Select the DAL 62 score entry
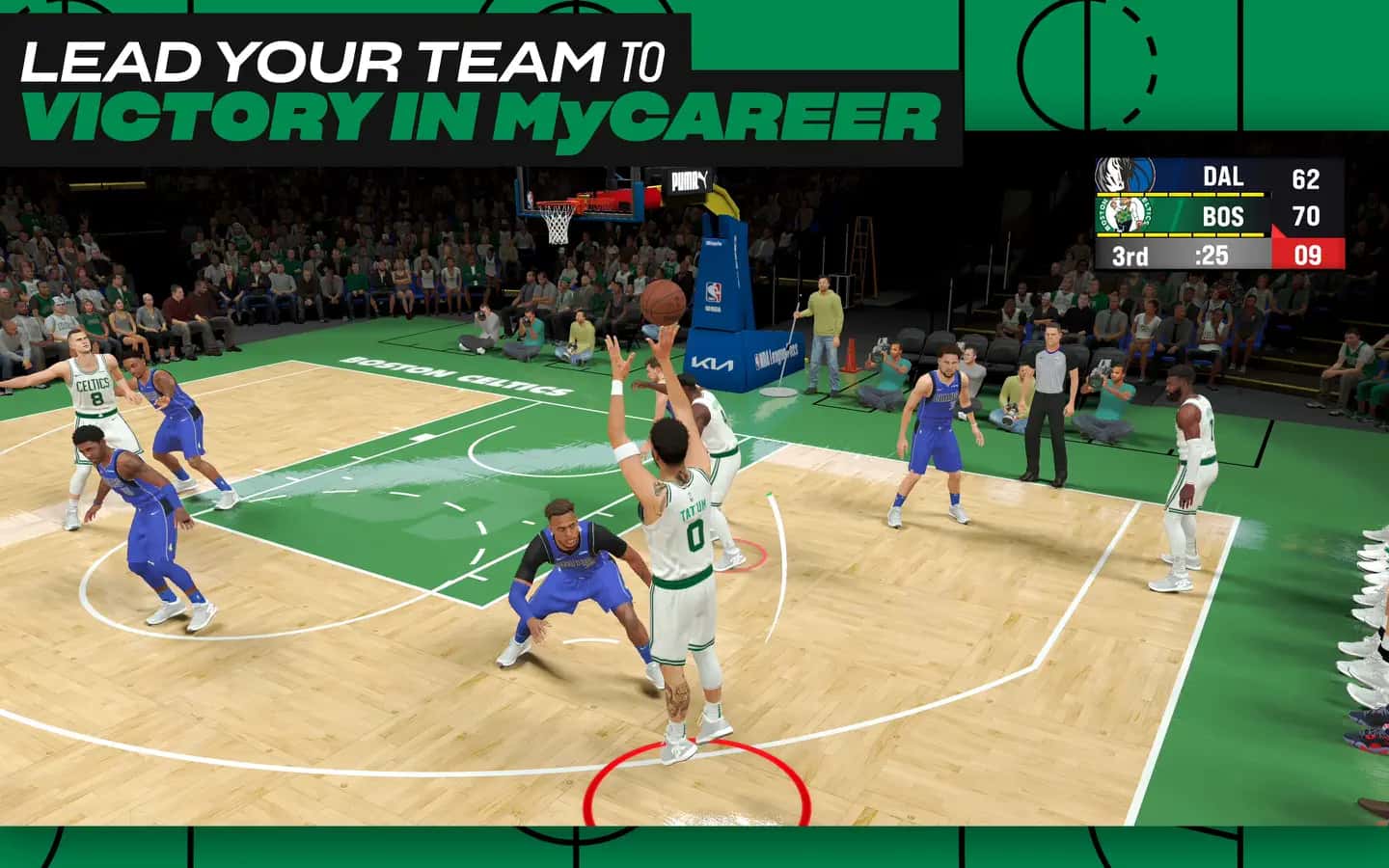This screenshot has height=868, width=1389. (1306, 176)
